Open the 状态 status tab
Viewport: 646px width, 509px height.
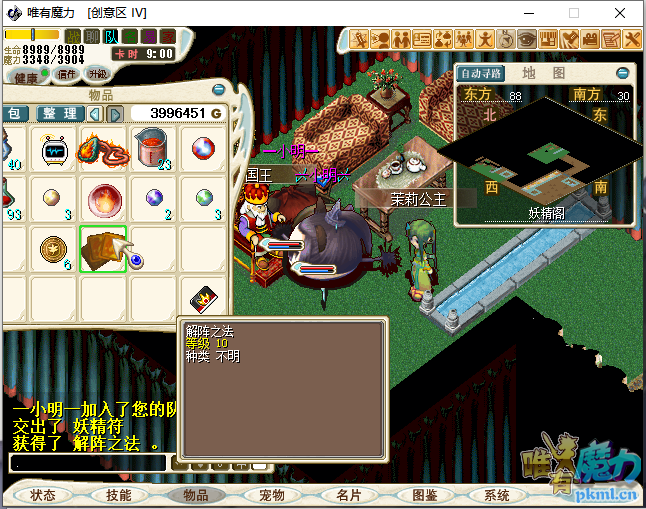[43, 495]
